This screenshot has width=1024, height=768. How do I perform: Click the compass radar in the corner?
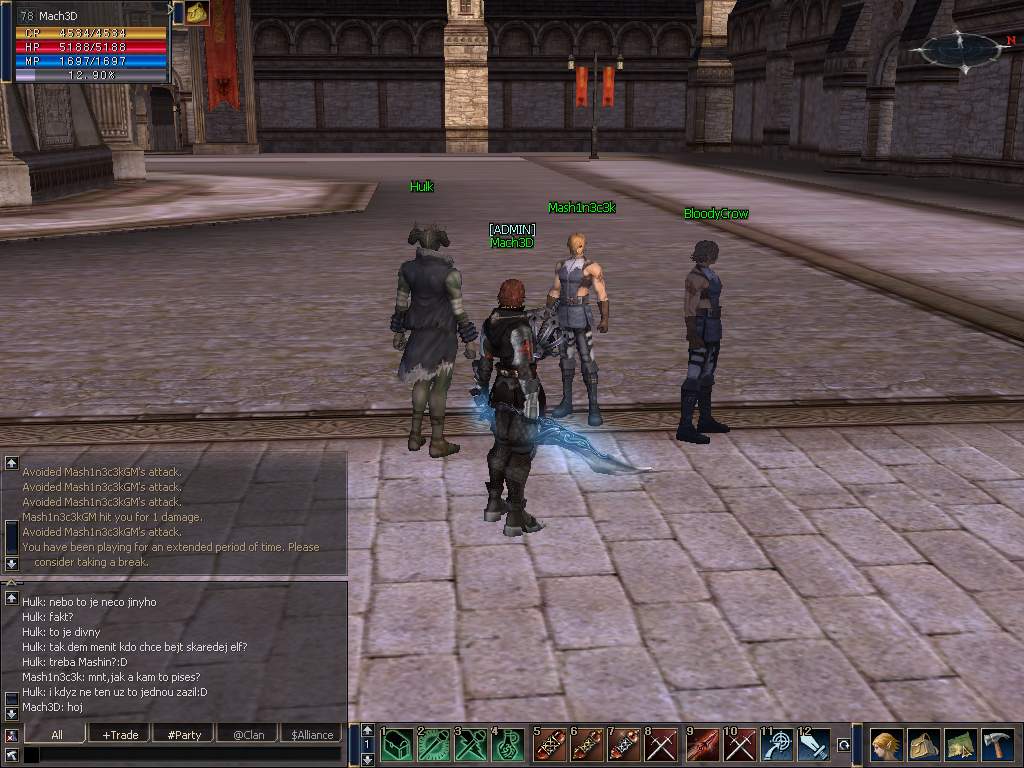(958, 48)
